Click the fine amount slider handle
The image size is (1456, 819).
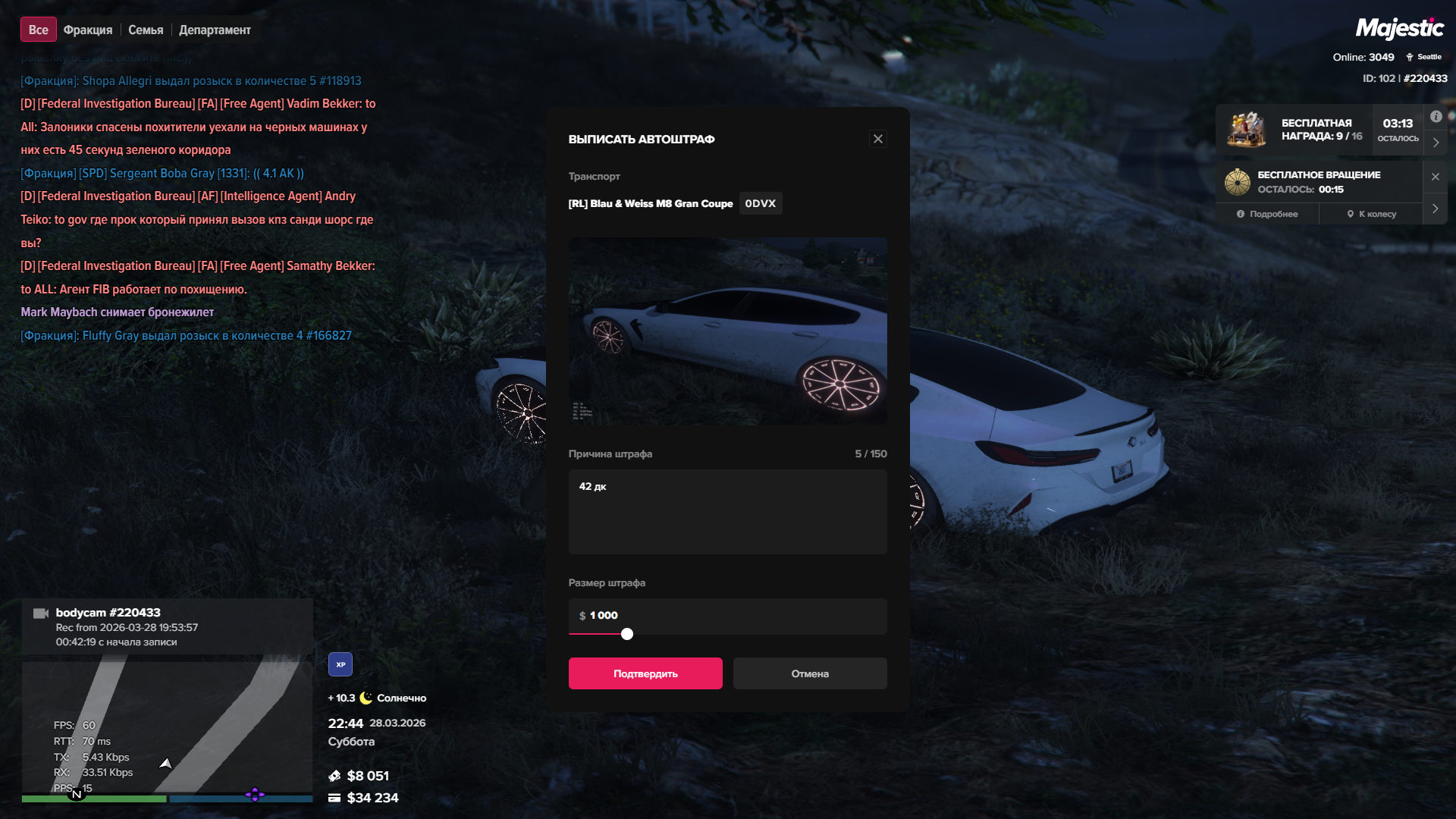click(x=627, y=634)
